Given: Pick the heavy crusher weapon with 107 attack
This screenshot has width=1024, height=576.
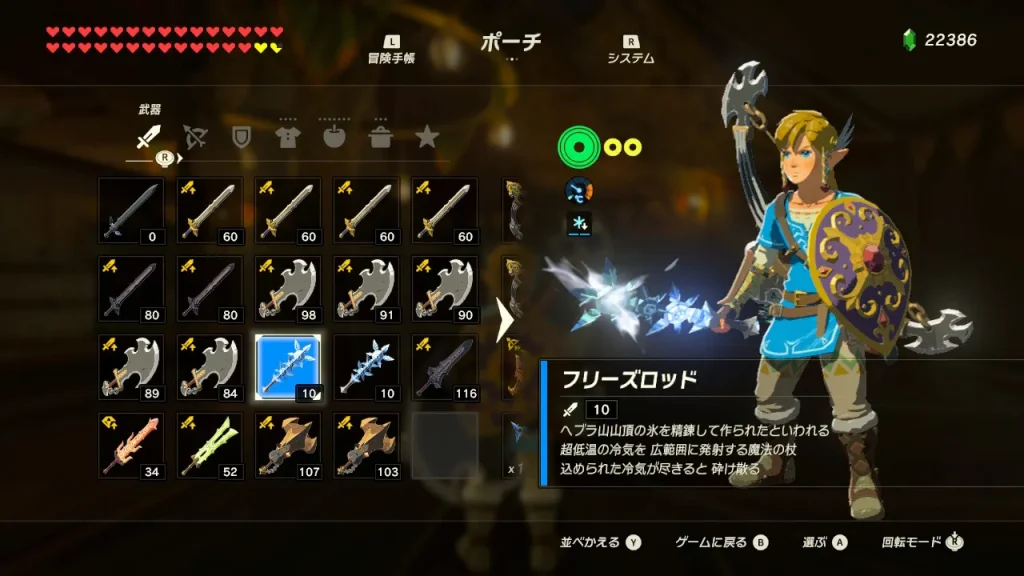Looking at the screenshot, I should point(288,445).
